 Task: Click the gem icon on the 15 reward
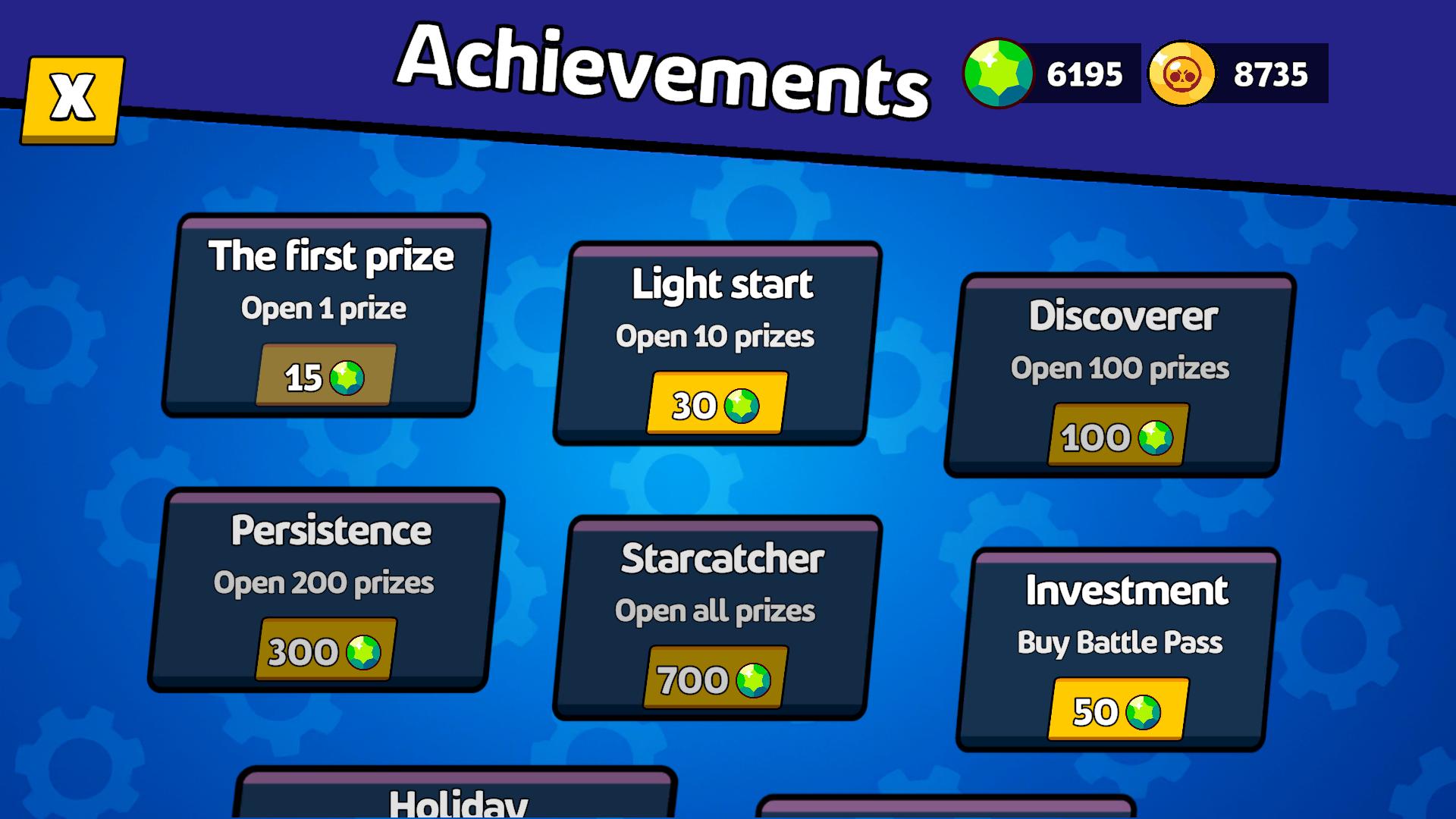347,375
